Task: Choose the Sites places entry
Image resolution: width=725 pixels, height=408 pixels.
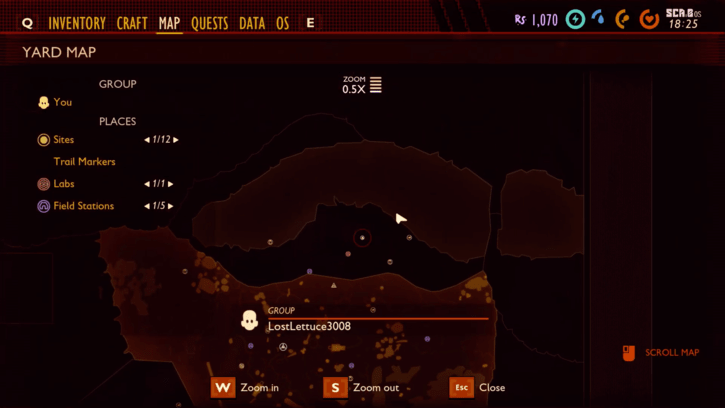Action: [64, 140]
